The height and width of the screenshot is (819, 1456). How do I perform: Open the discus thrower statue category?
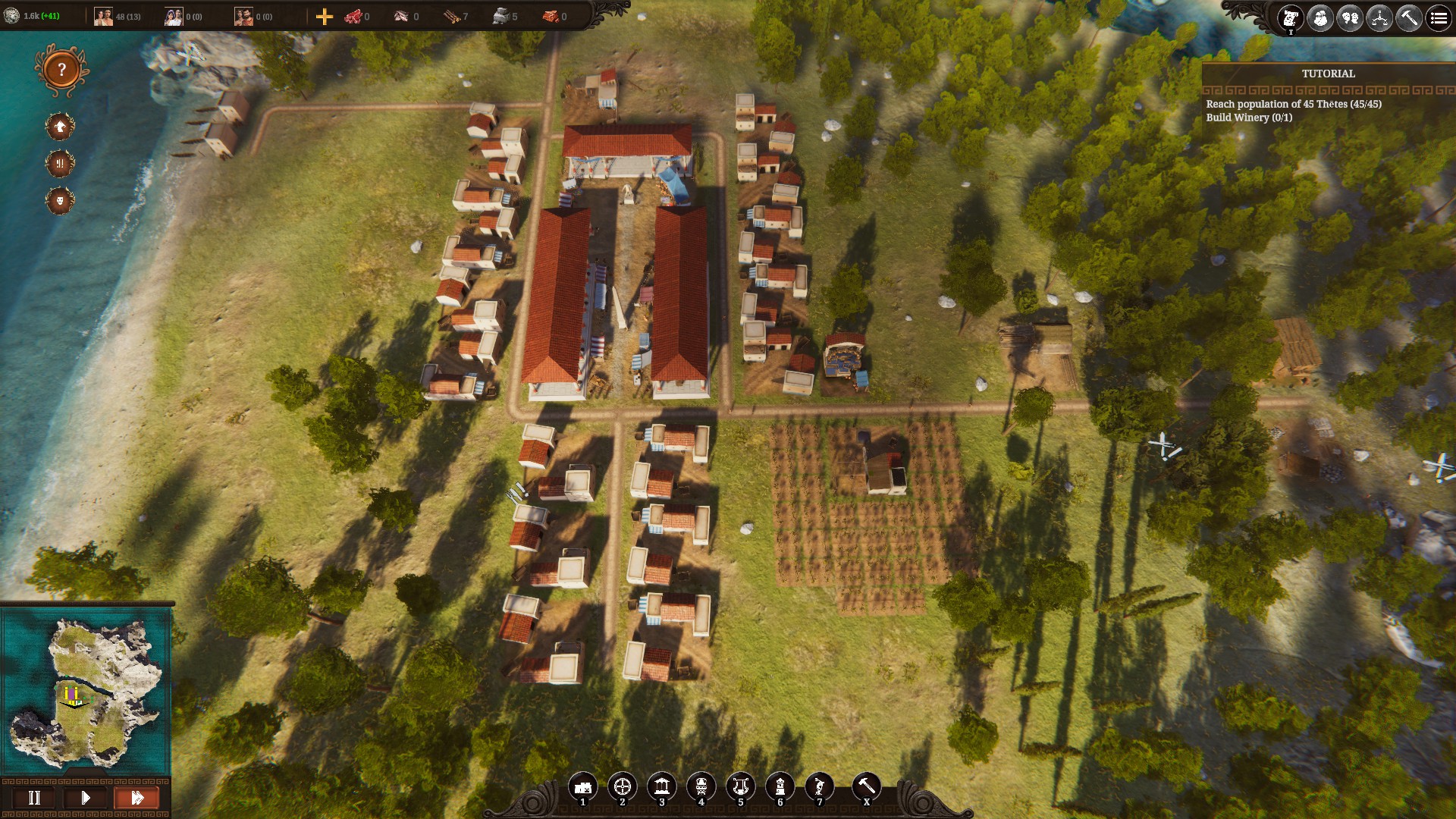coord(819,786)
